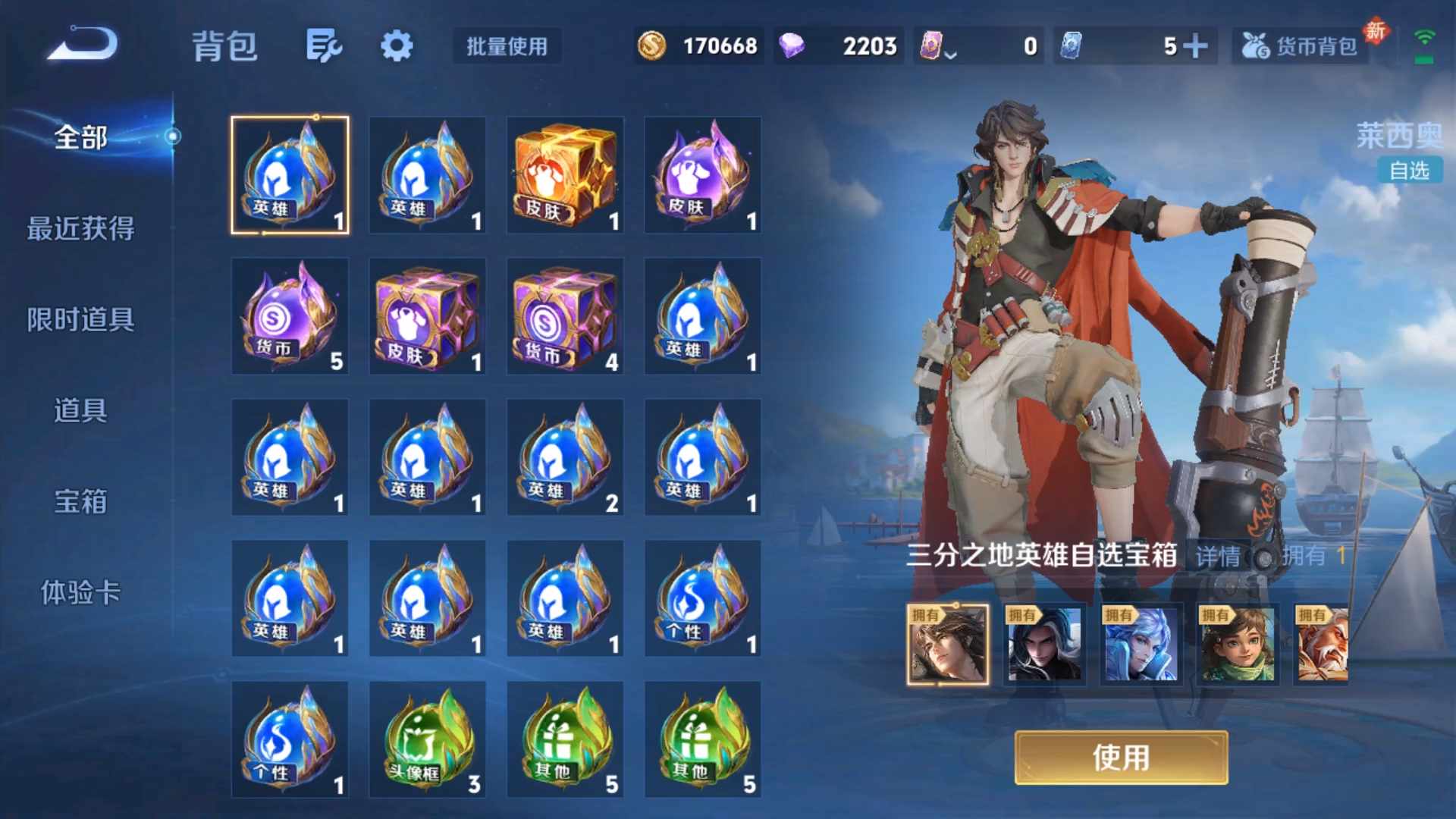Screen dimensions: 1456x819
Task: Select the 道具 category tab
Action: pyautogui.click(x=81, y=410)
